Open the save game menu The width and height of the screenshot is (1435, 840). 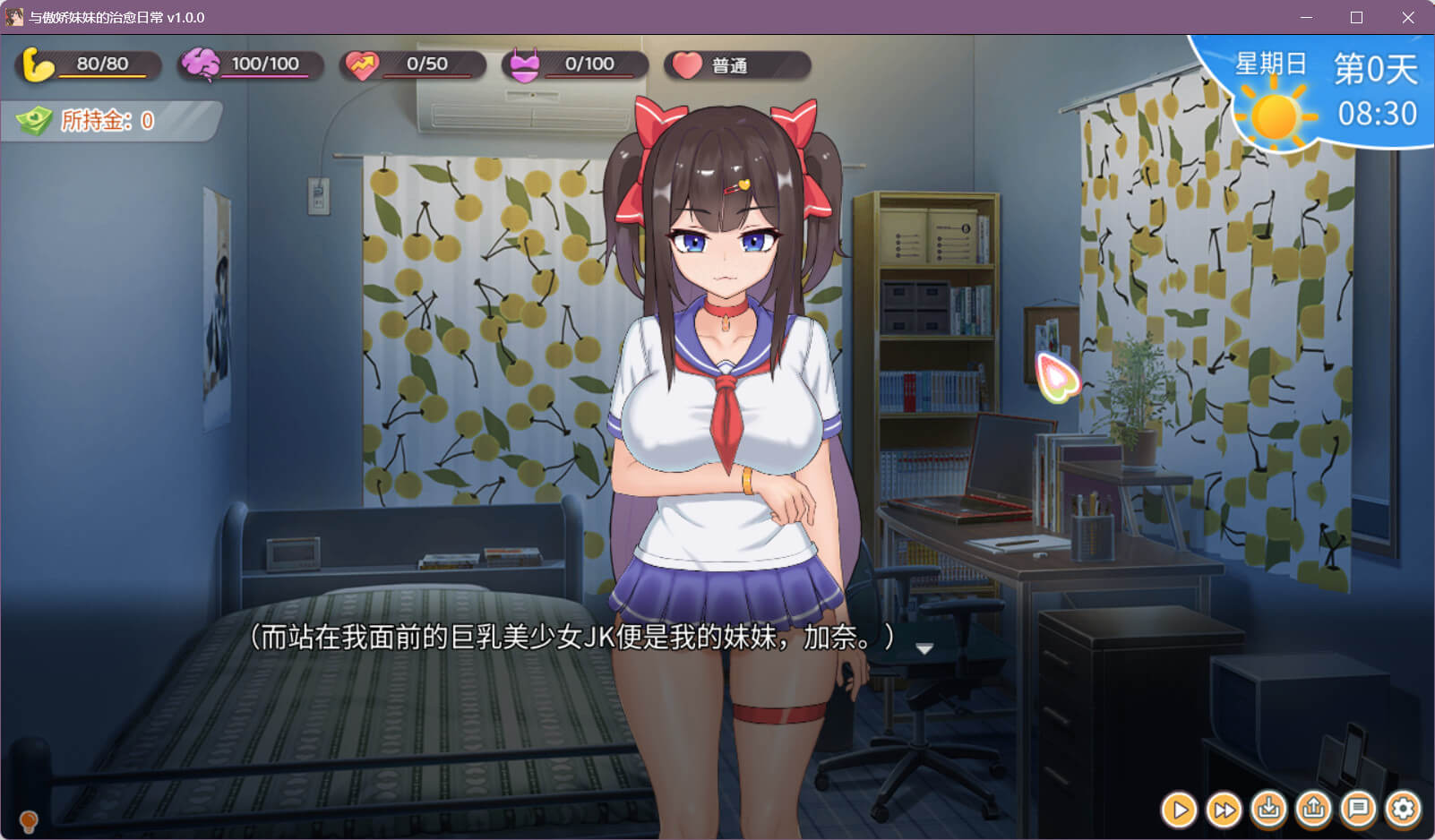(1268, 810)
